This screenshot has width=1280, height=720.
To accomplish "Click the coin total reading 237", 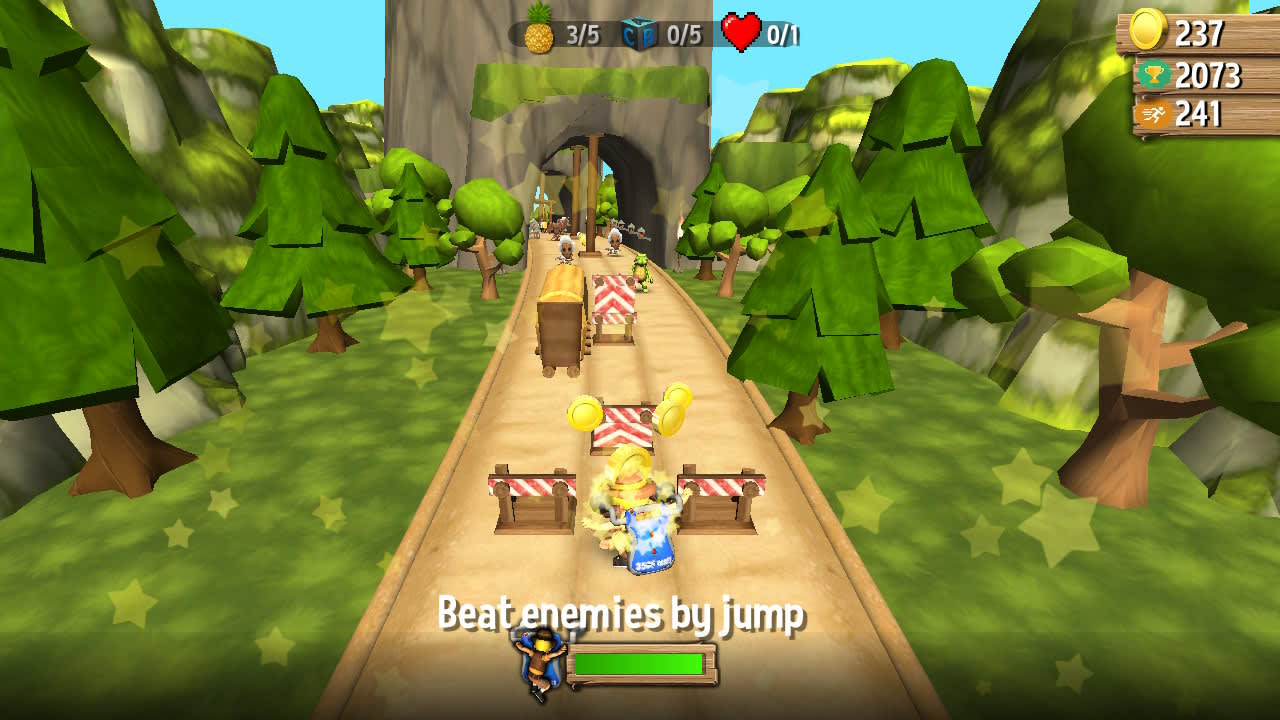I will point(1200,32).
